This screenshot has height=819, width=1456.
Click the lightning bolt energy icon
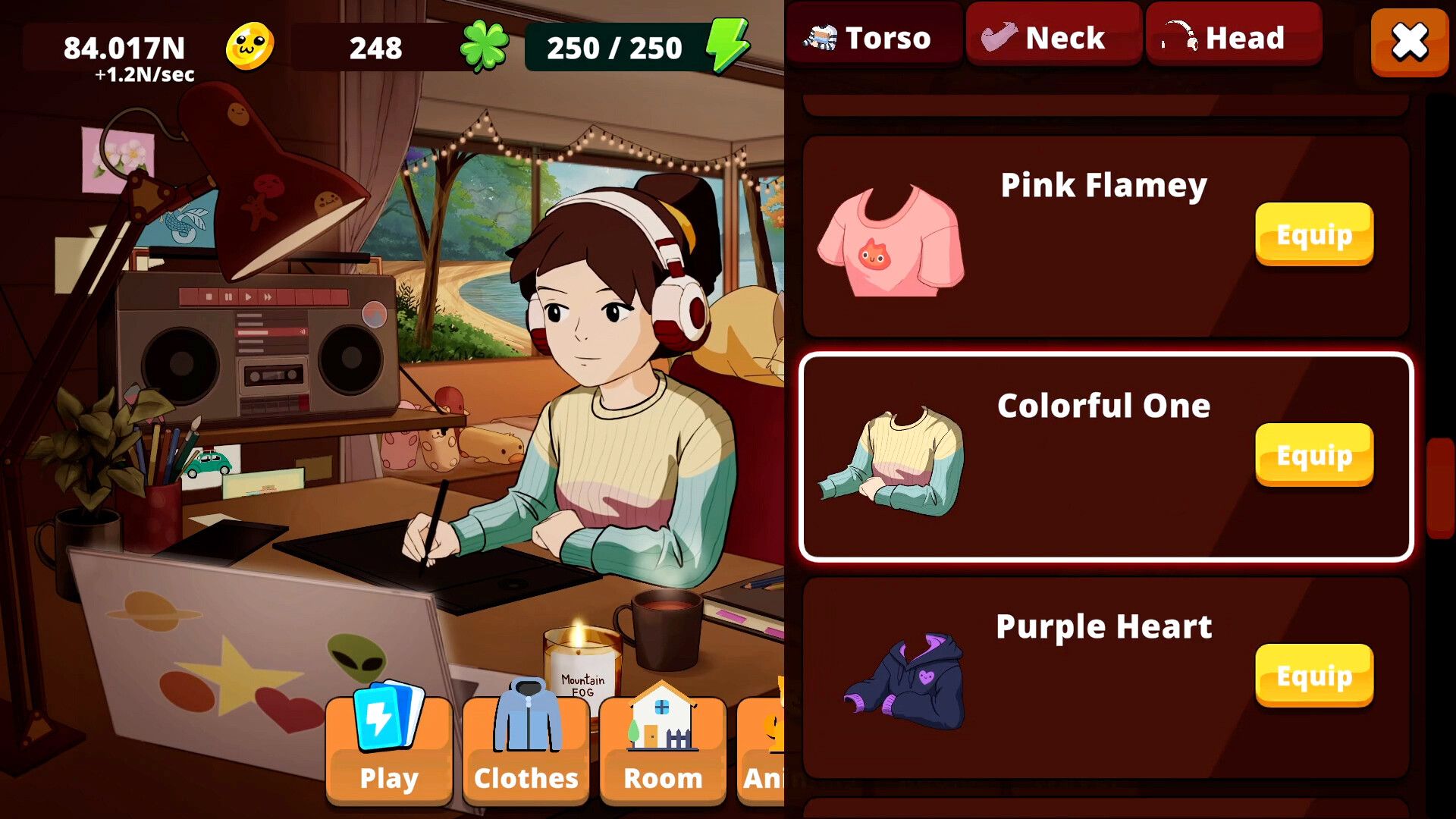726,47
